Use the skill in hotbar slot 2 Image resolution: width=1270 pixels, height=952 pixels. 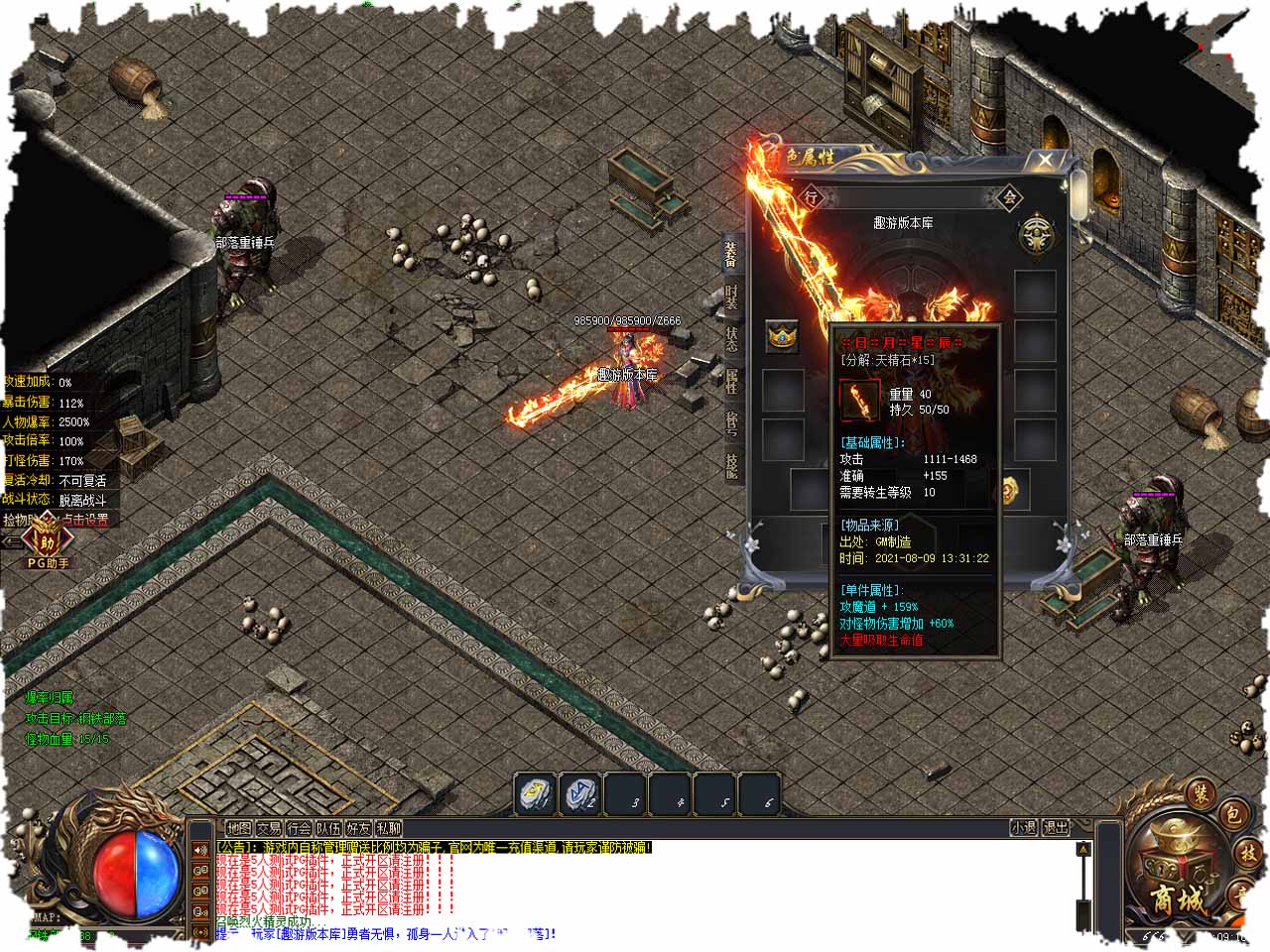pyautogui.click(x=580, y=794)
